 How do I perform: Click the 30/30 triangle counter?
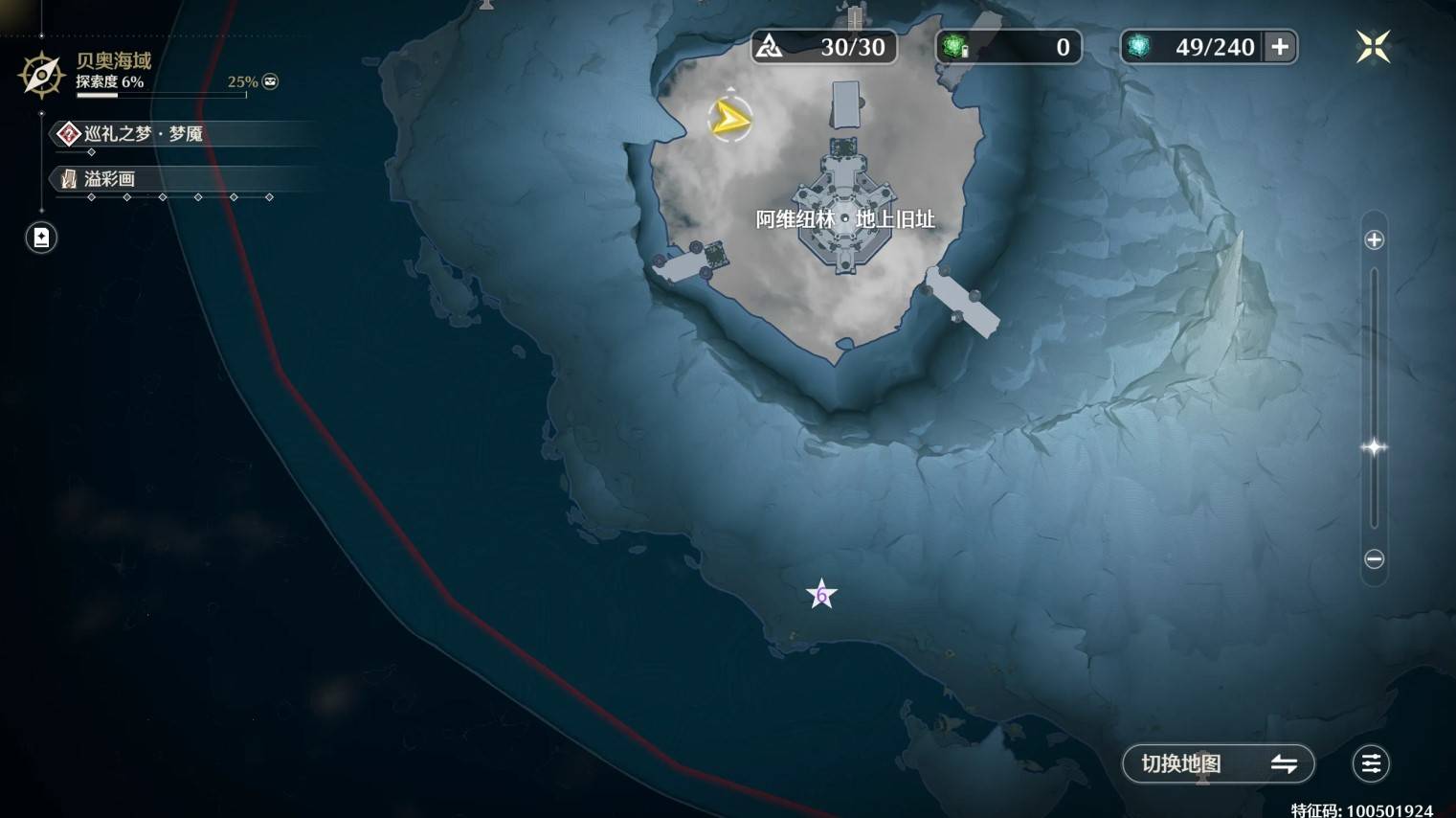point(824,47)
